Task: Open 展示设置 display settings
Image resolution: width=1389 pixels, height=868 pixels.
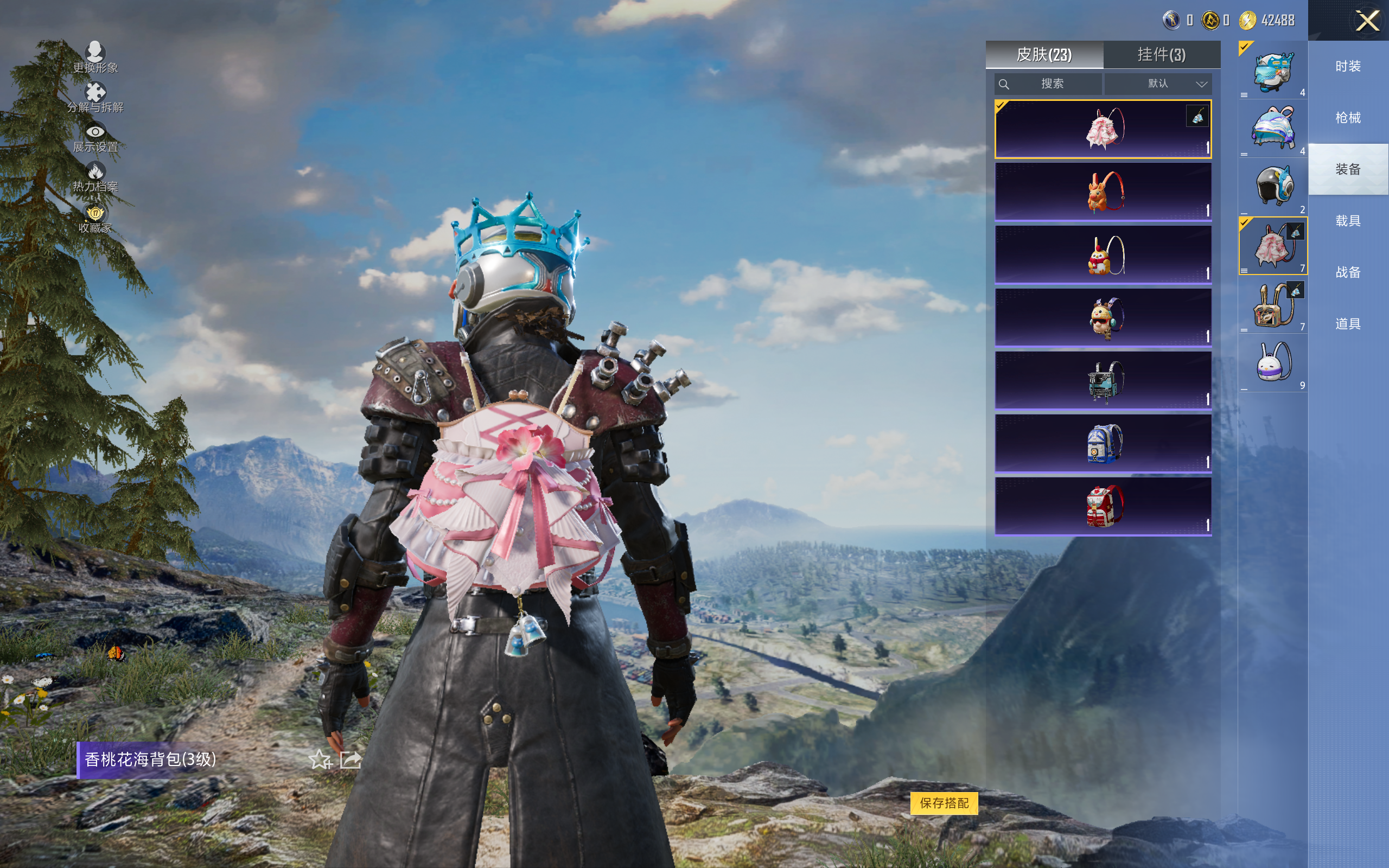Action: click(95, 137)
